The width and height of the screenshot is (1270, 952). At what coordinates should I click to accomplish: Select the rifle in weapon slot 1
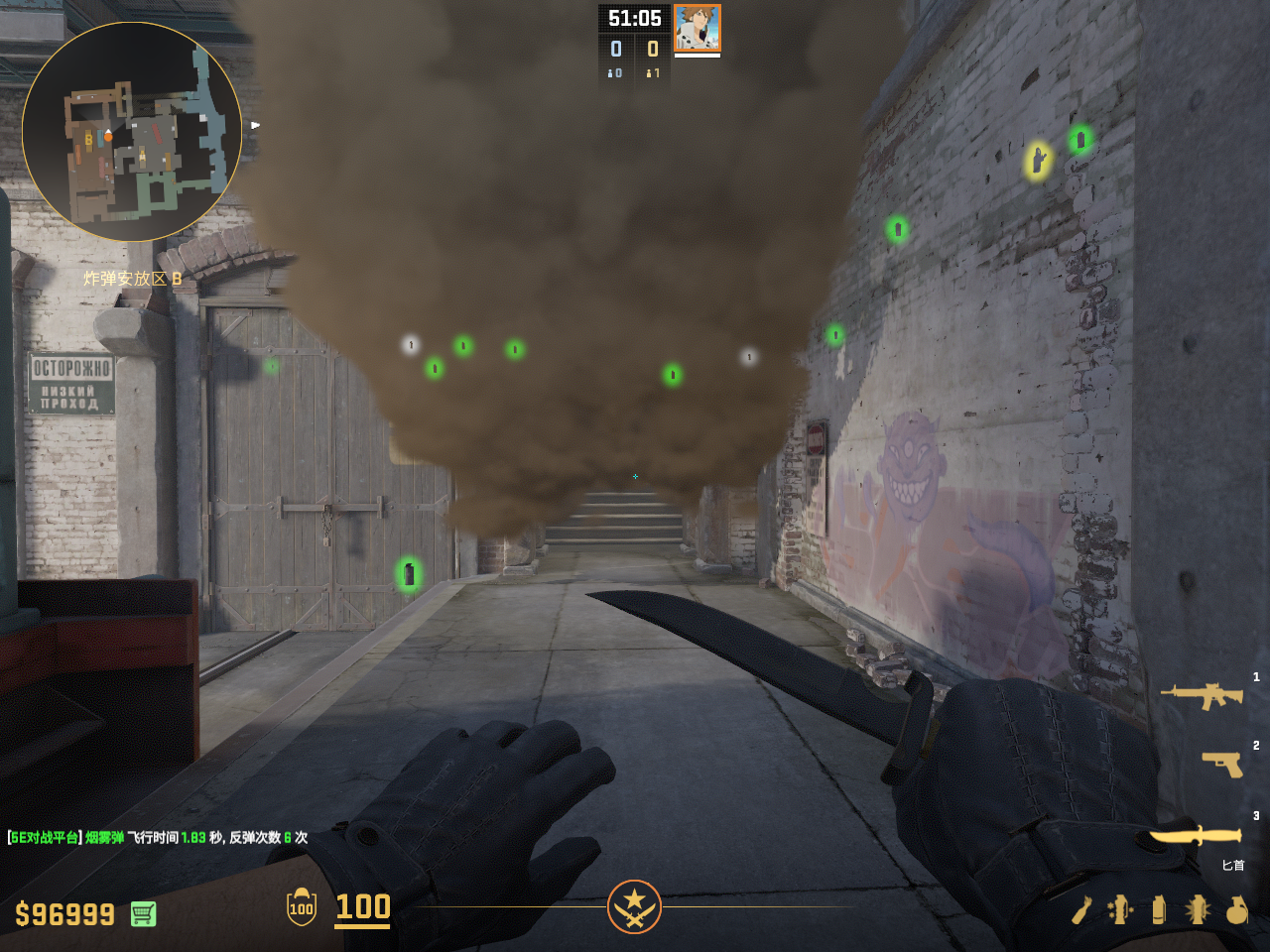point(1202,696)
